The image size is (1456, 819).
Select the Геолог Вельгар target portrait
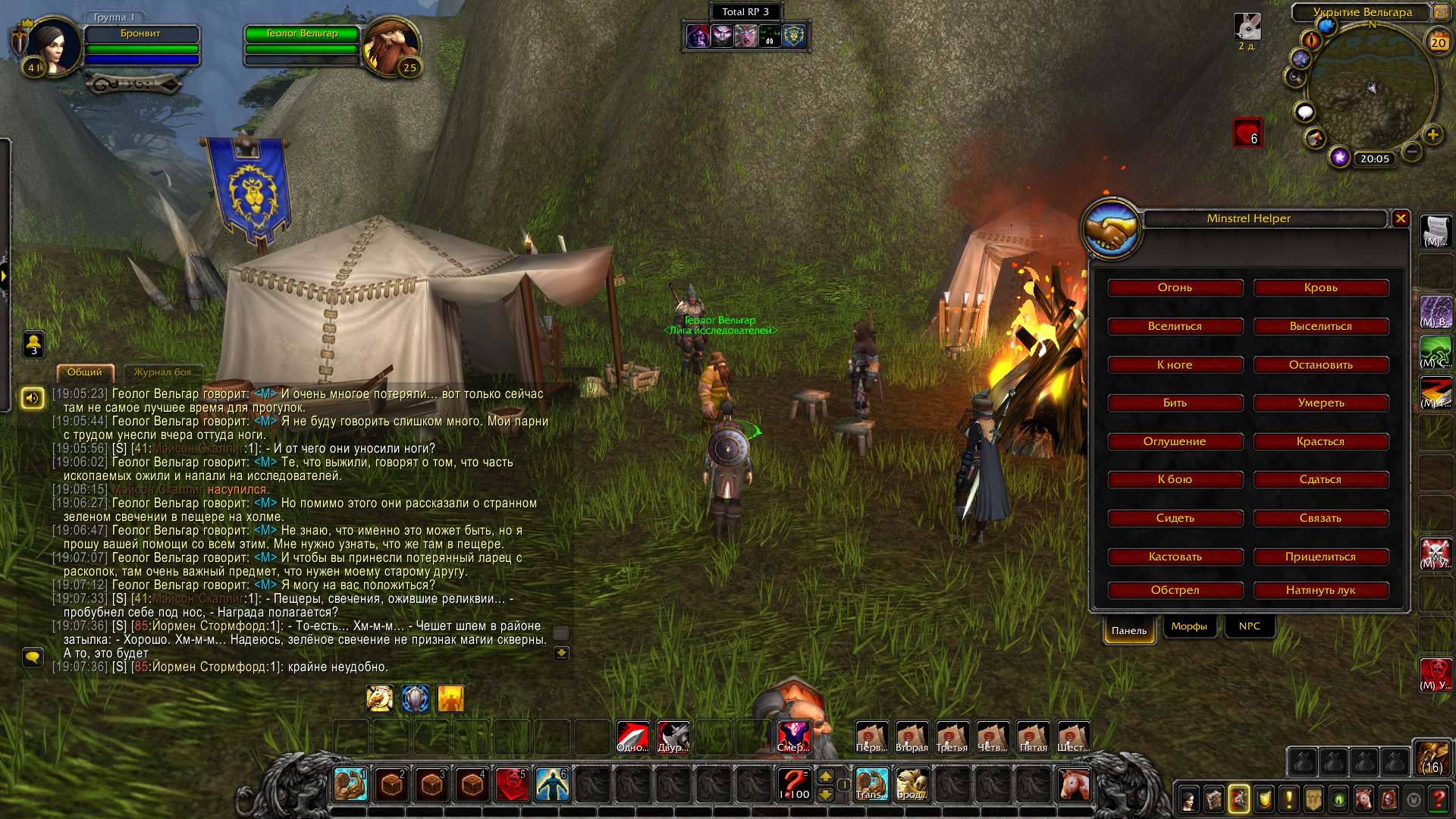coord(389,47)
